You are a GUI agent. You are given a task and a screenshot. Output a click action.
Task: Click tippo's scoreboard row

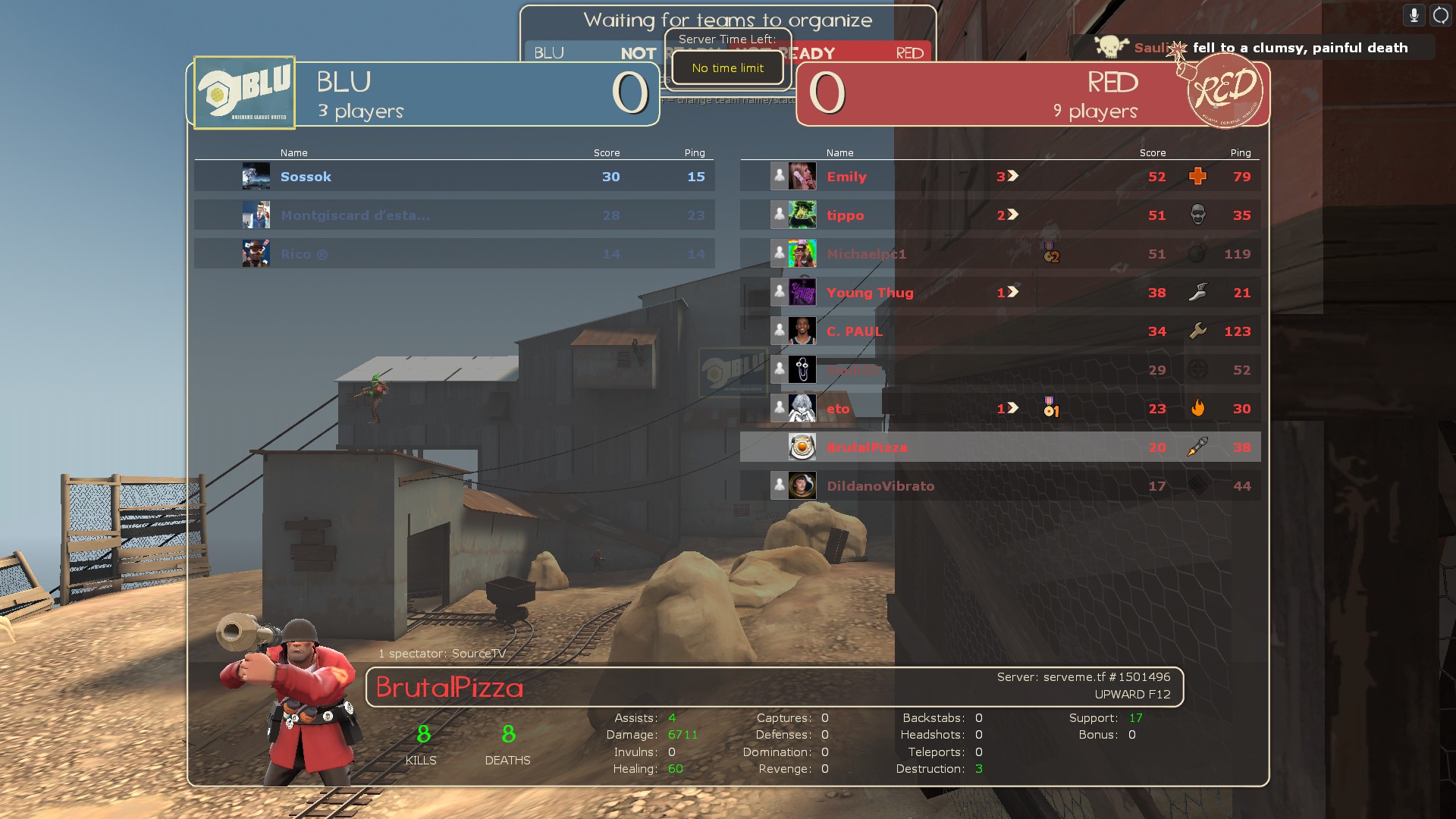(1001, 215)
